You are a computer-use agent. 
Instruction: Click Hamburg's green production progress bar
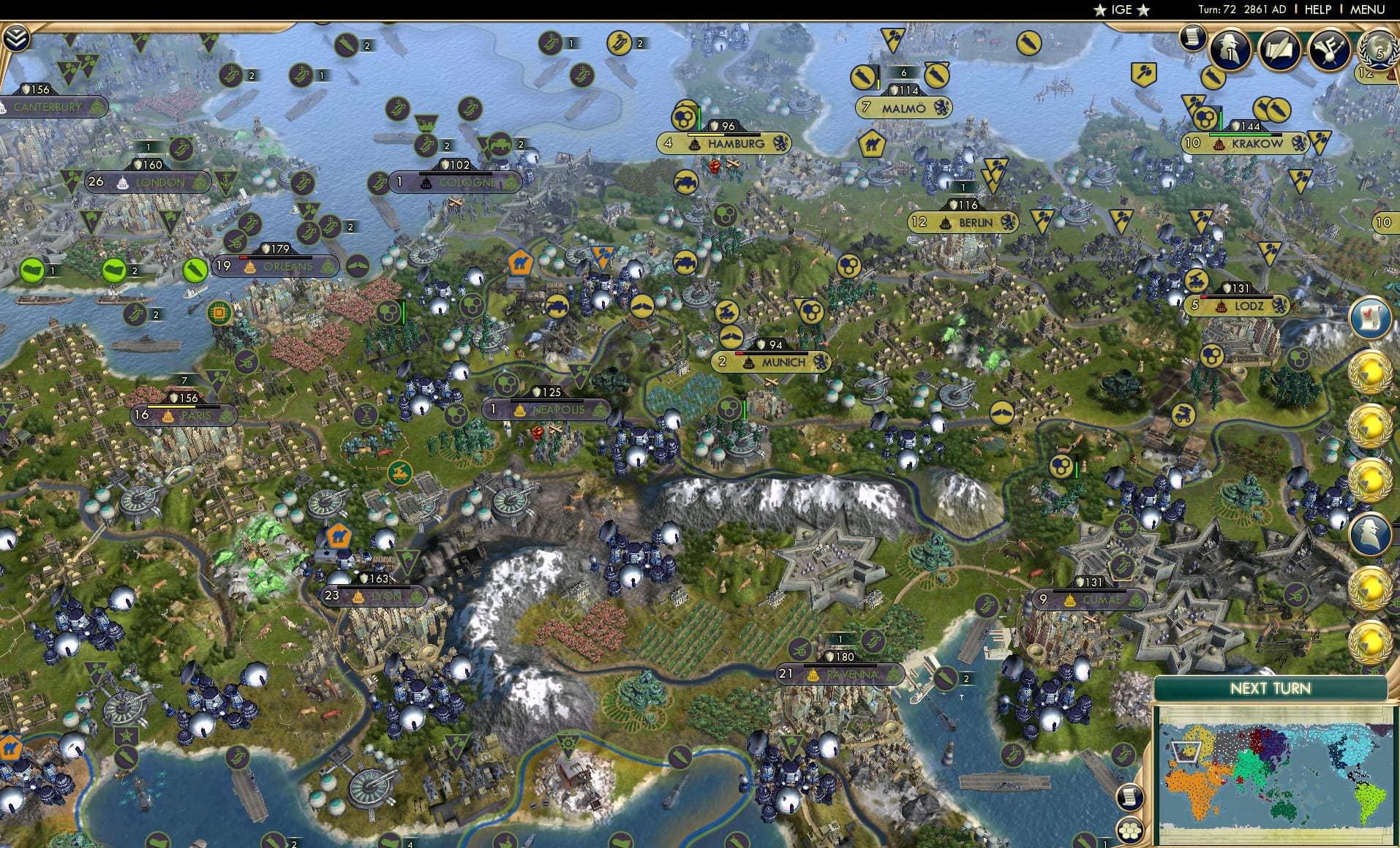click(699, 117)
